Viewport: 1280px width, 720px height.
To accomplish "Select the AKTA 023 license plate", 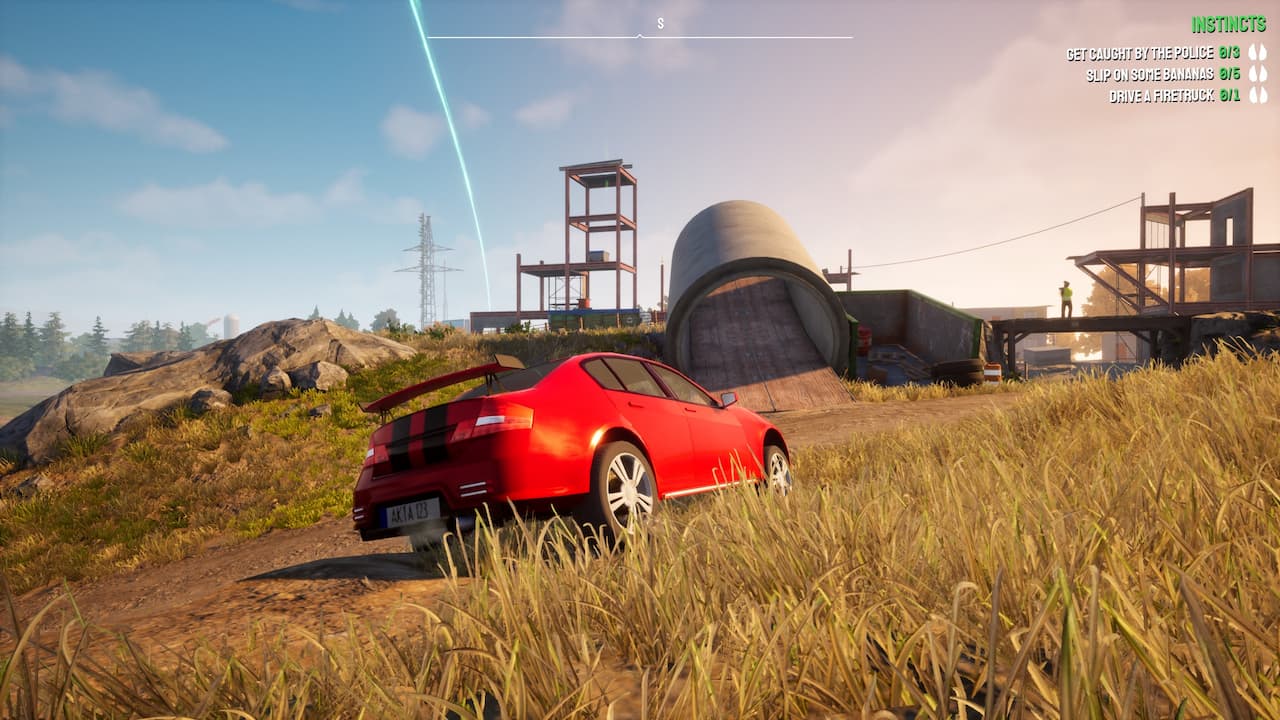I will 411,511.
